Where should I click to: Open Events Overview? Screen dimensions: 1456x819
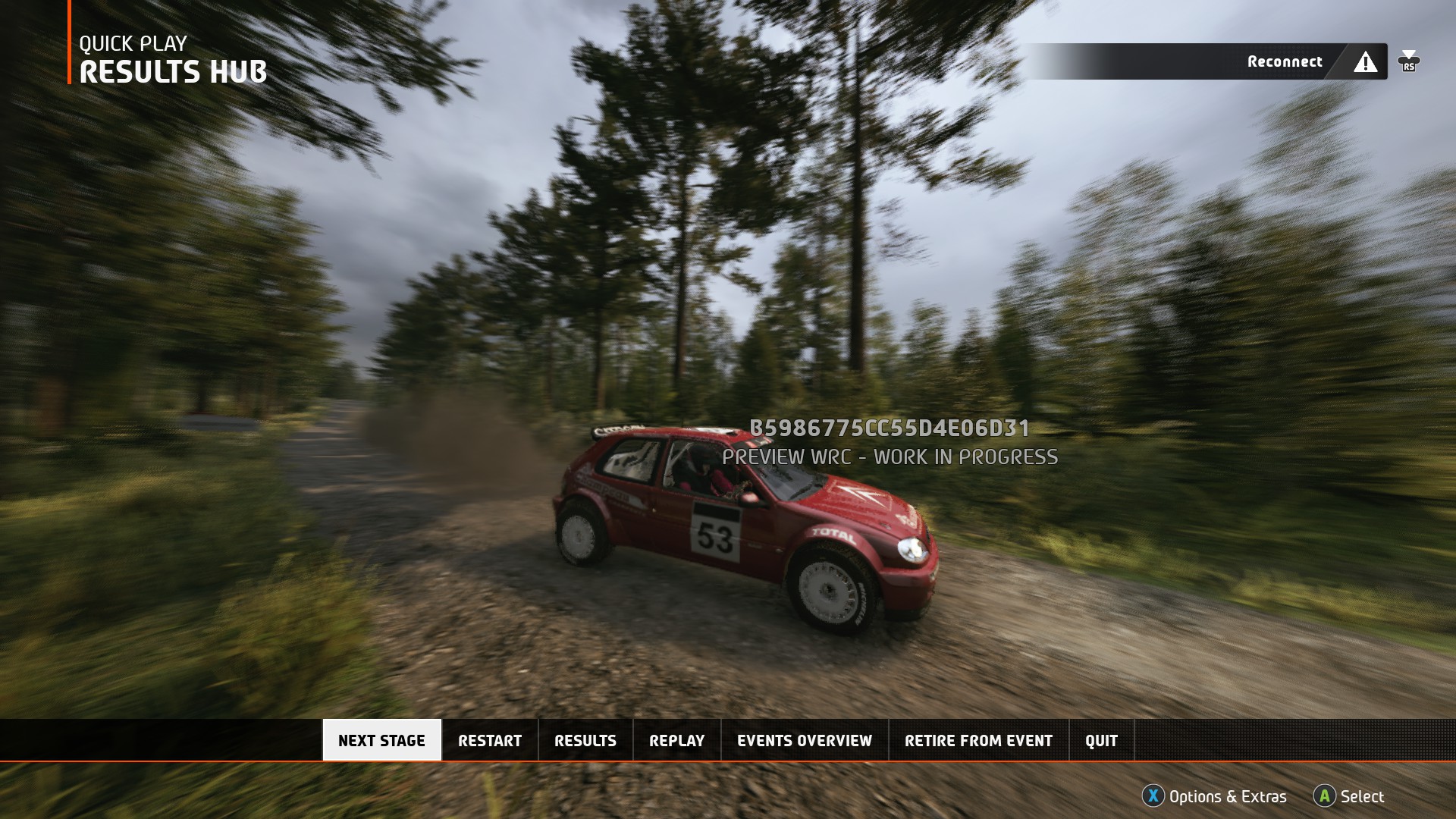tap(805, 740)
